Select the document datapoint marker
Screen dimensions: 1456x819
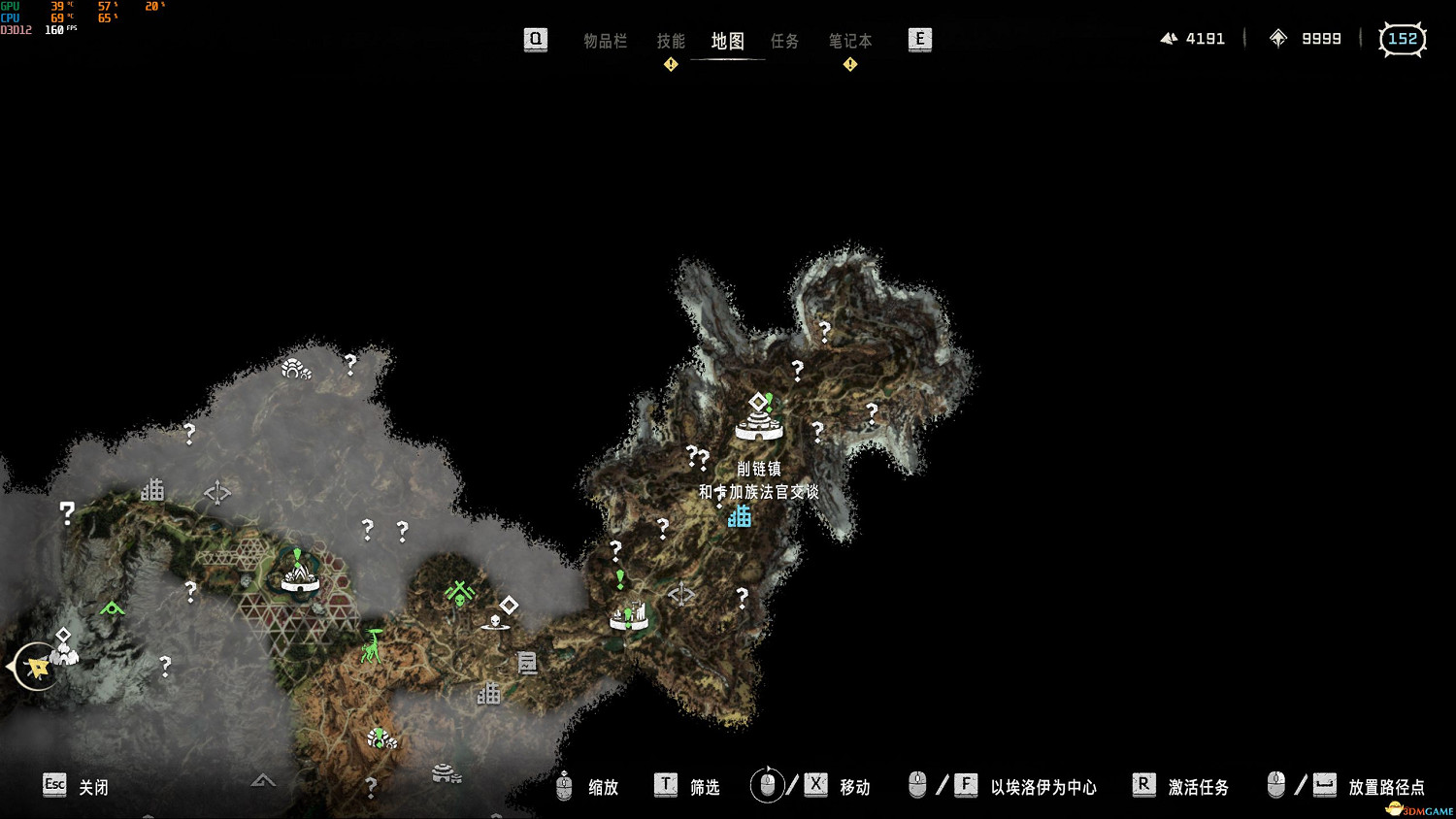point(527,663)
